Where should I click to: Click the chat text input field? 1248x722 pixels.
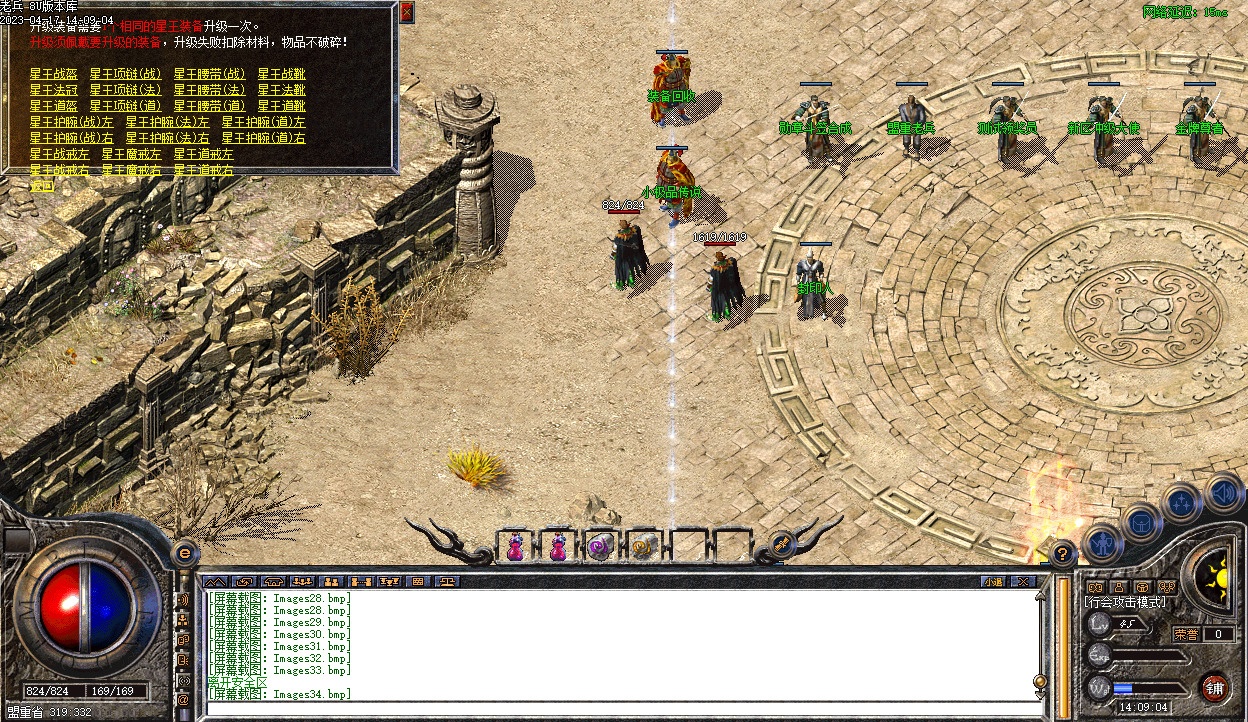(x=620, y=709)
